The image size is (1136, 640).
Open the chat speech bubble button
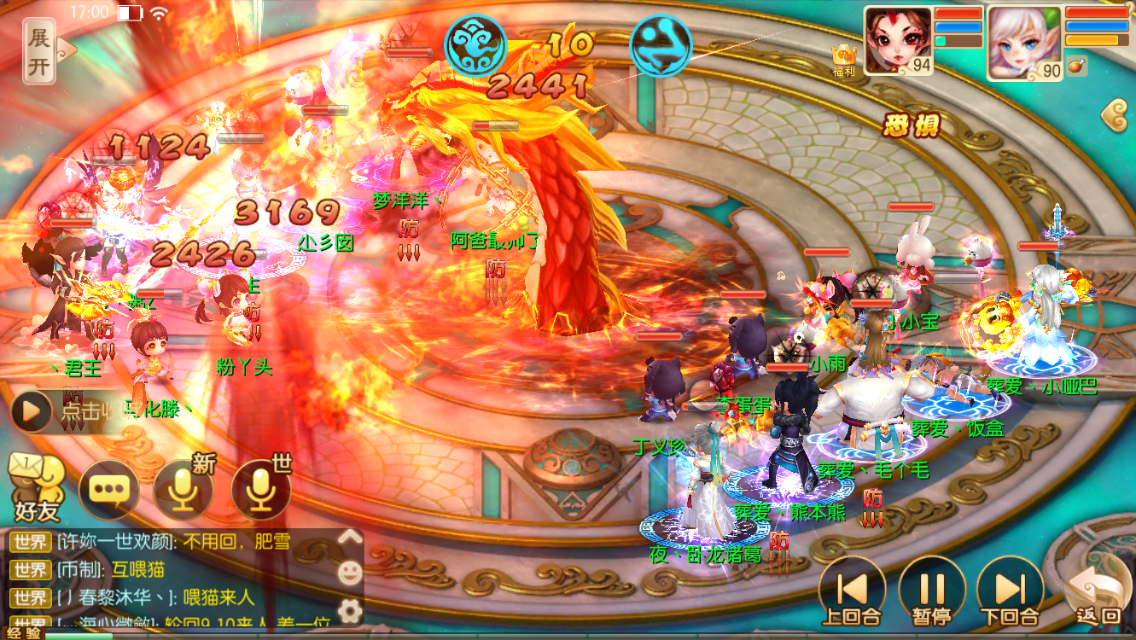tap(109, 488)
